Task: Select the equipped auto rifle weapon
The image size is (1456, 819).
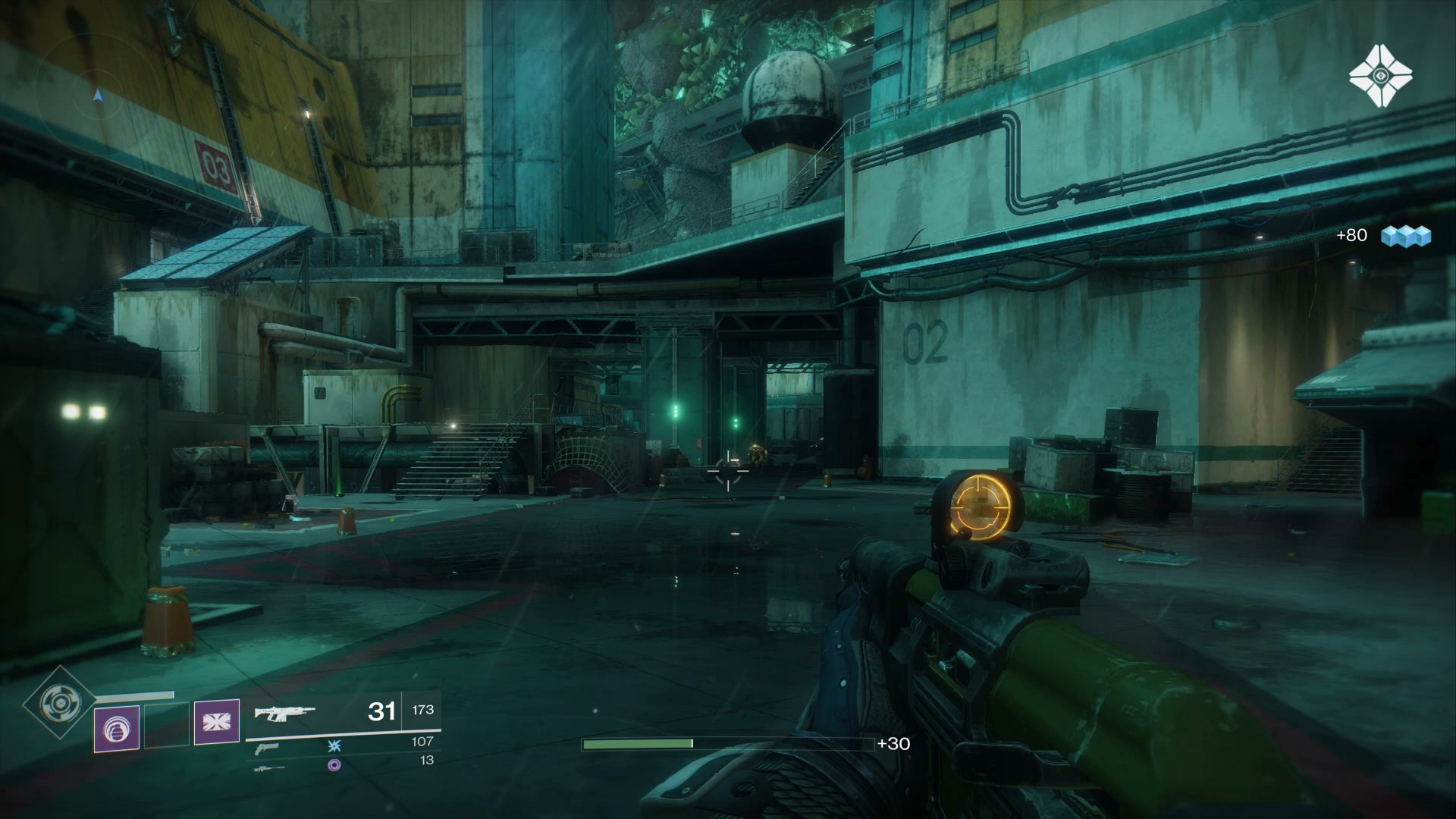Action: point(284,712)
